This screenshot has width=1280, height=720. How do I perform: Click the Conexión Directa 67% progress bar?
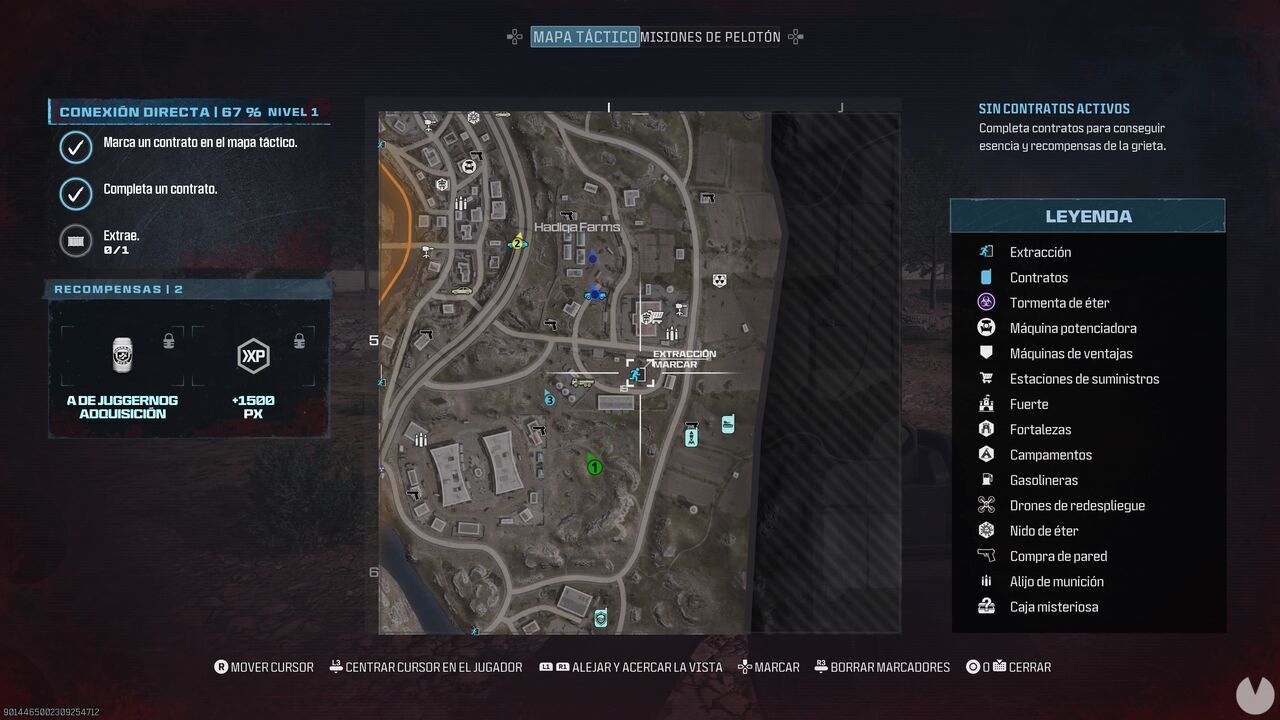(x=190, y=112)
